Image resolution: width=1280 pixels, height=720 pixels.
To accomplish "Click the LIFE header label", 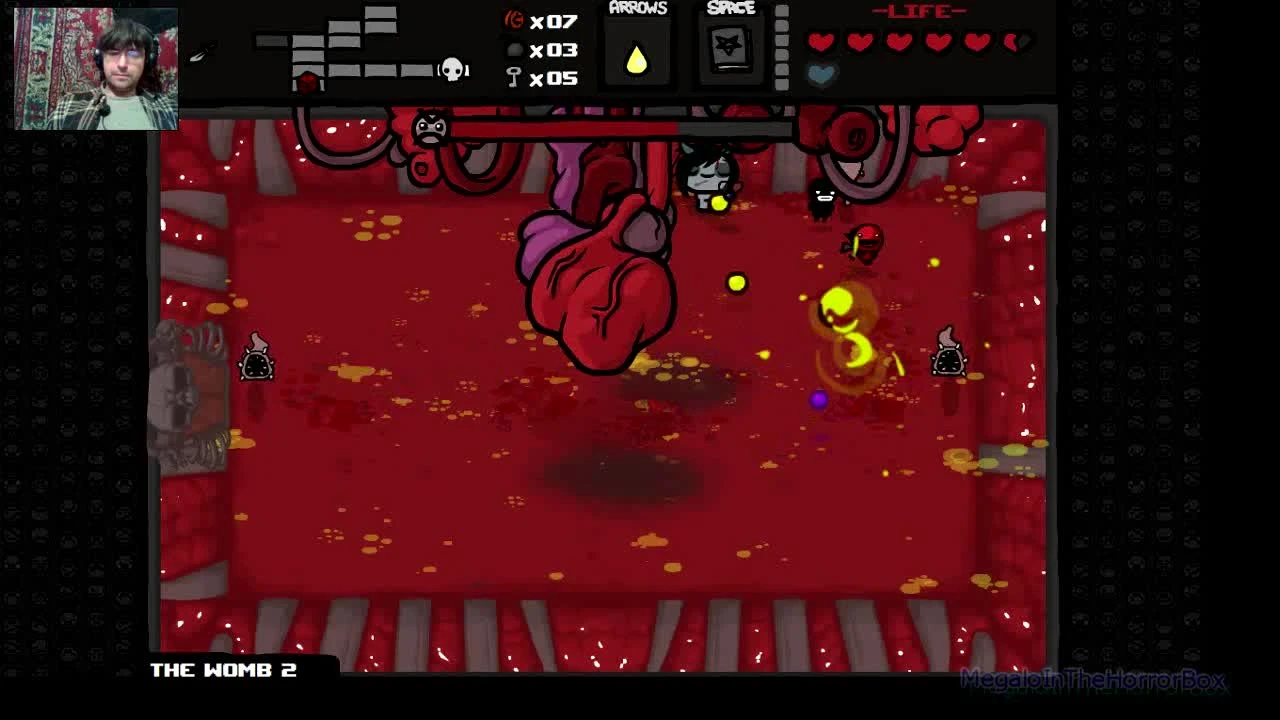I will (918, 11).
